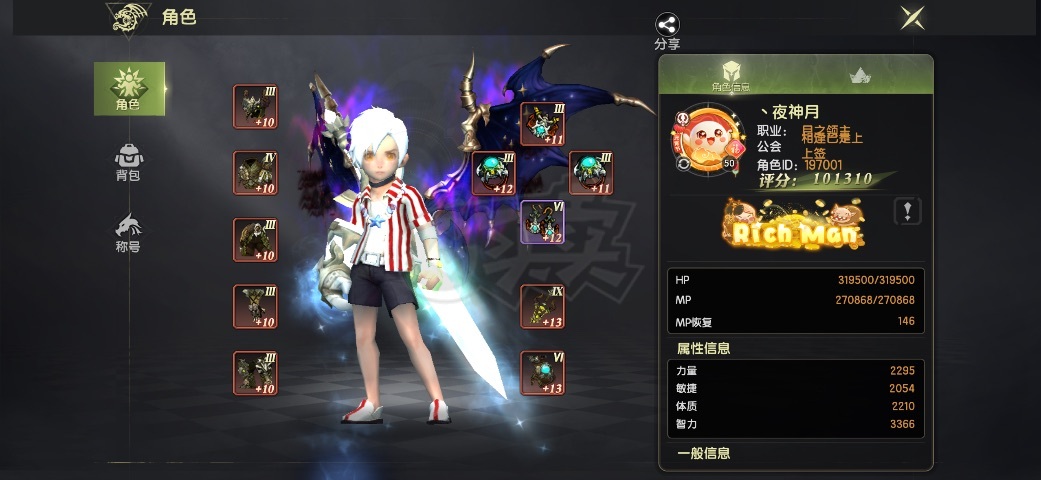Click the refresh arrows on the avatar

pyautogui.click(x=684, y=163)
